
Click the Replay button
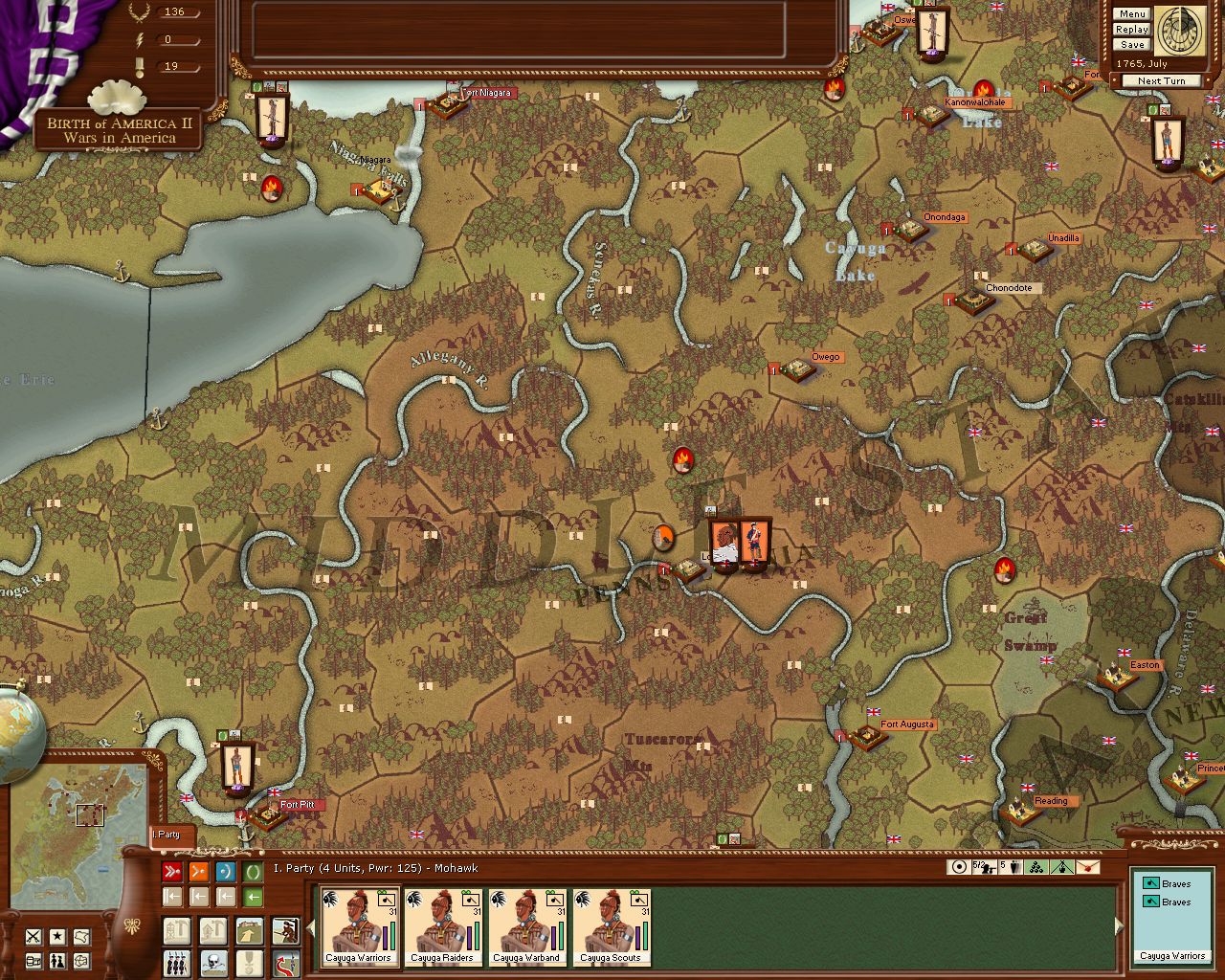point(1131,30)
